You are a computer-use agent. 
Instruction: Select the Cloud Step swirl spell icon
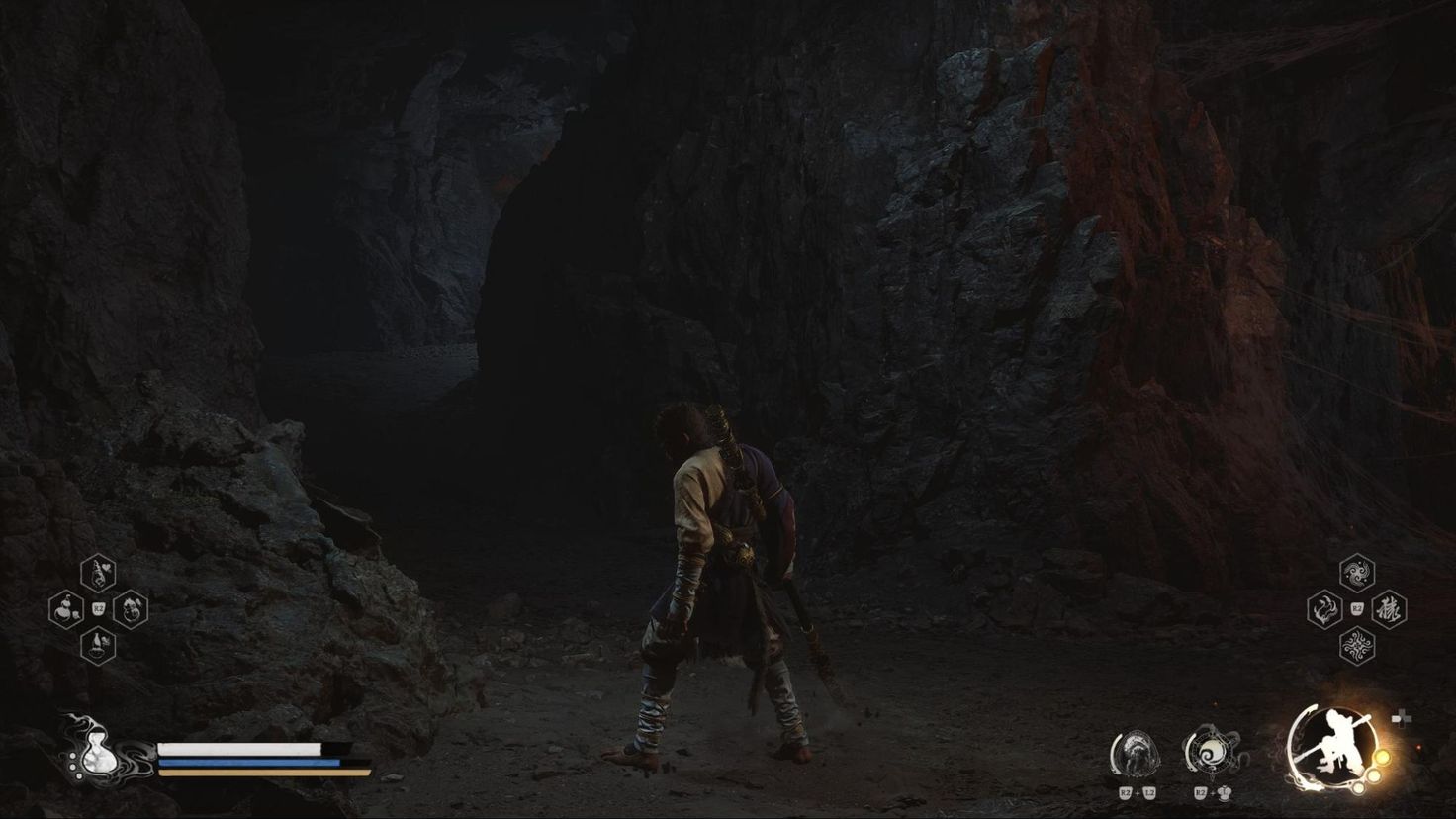click(1358, 574)
